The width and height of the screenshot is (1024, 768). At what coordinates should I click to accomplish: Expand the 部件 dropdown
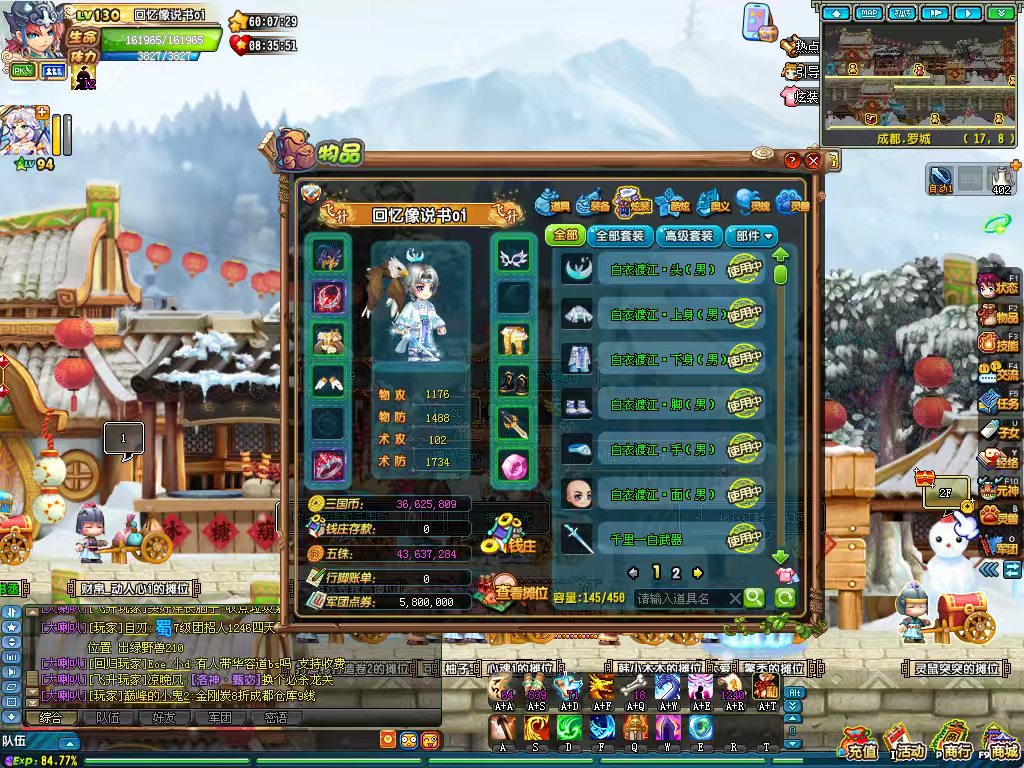[x=754, y=236]
